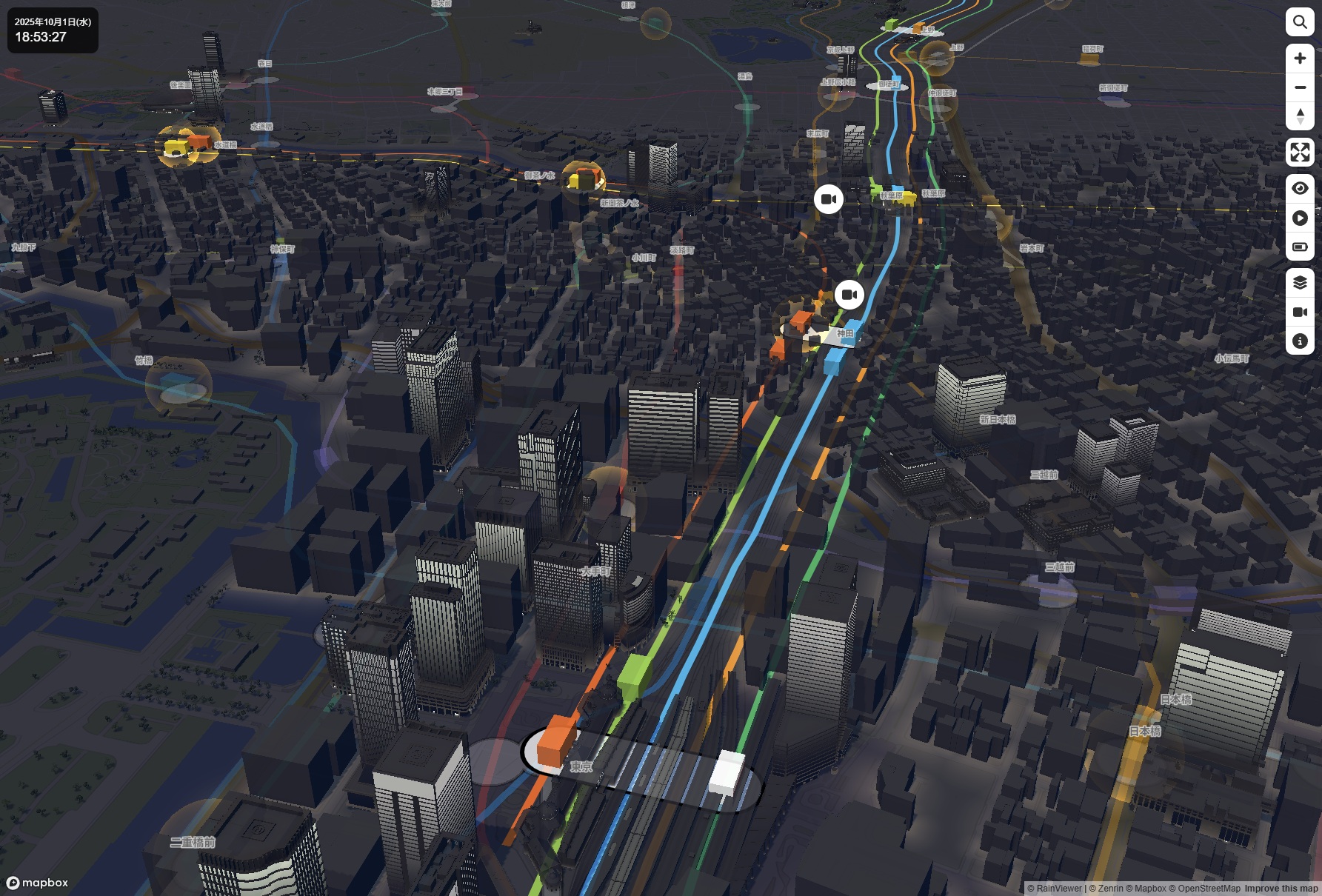Click the camera marker near Akihabara

click(829, 198)
